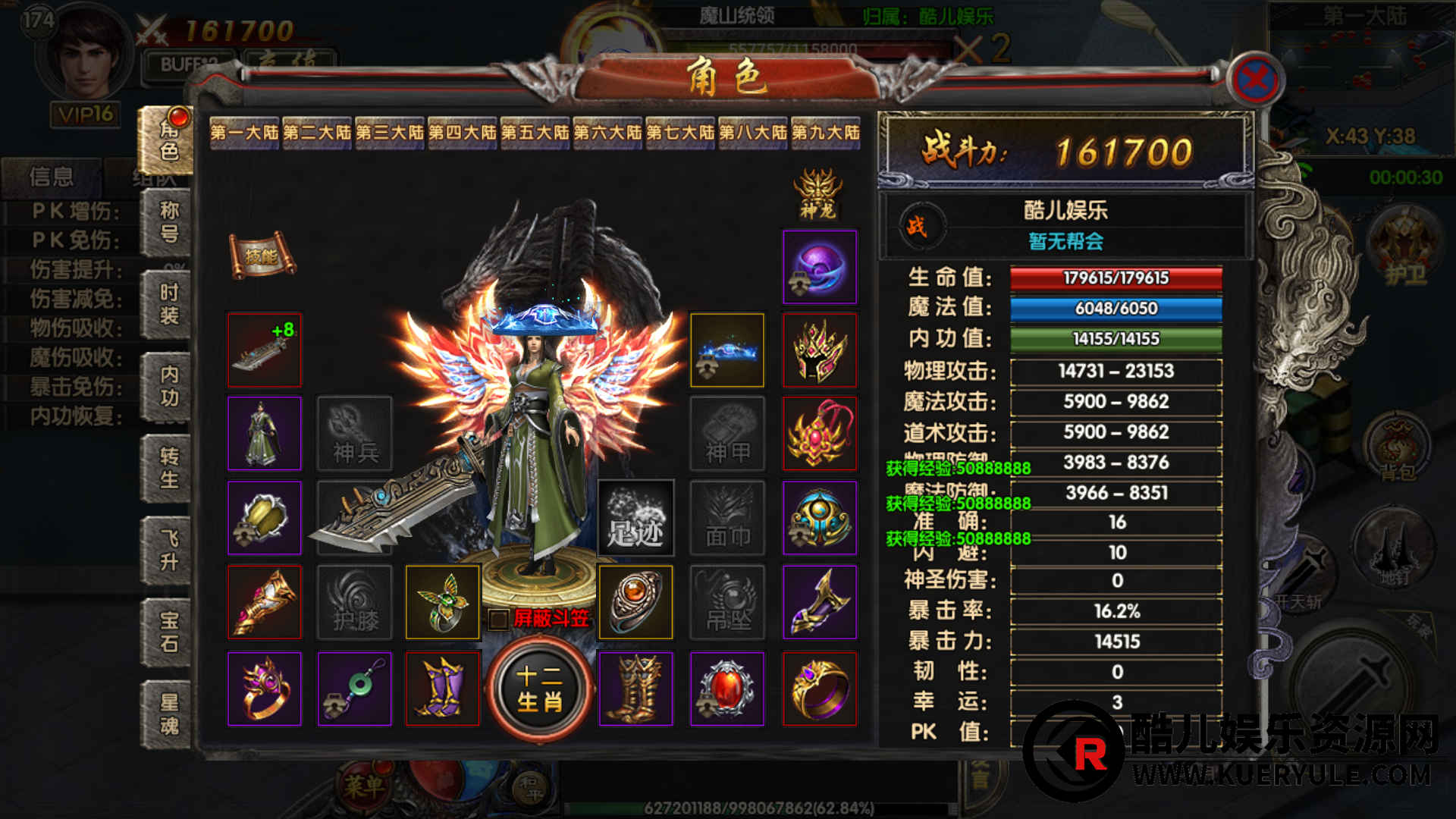This screenshot has width=1456, height=819.
Task: Select the purple orb equipment slot
Action: pyautogui.click(x=820, y=267)
